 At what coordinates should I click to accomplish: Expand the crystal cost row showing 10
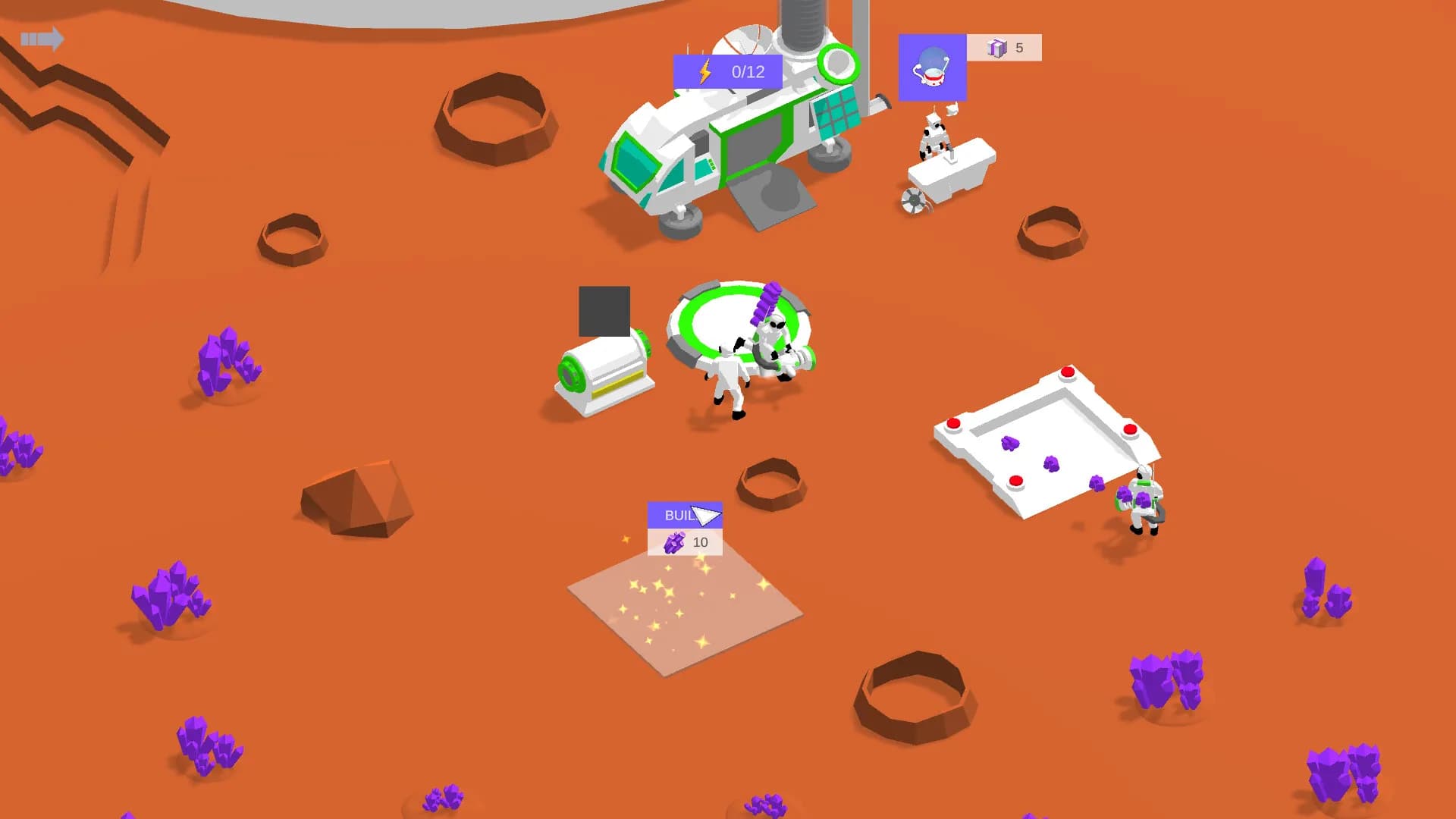point(683,542)
